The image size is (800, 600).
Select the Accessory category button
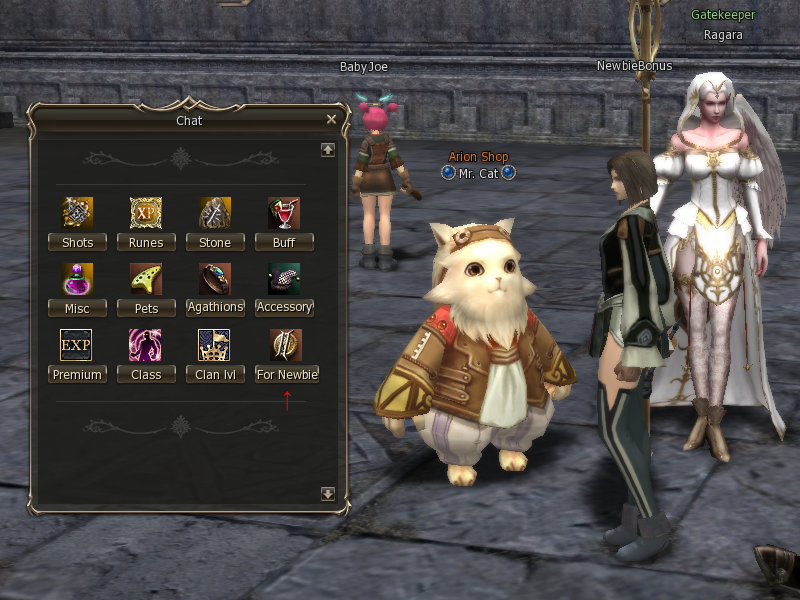pos(284,308)
